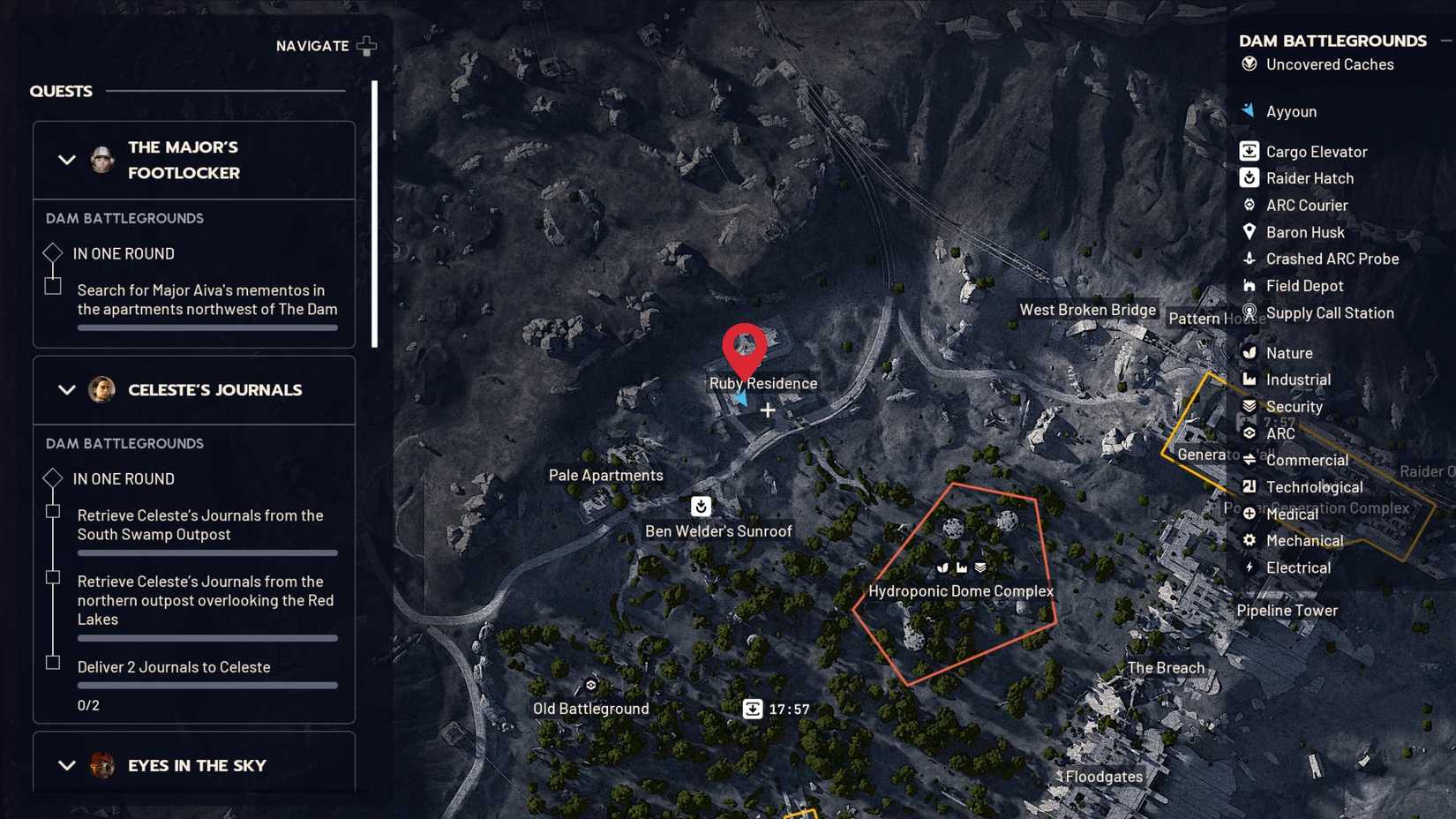Collapse The Major's Footlocker quest
Screen dimensions: 1456x819
65,160
